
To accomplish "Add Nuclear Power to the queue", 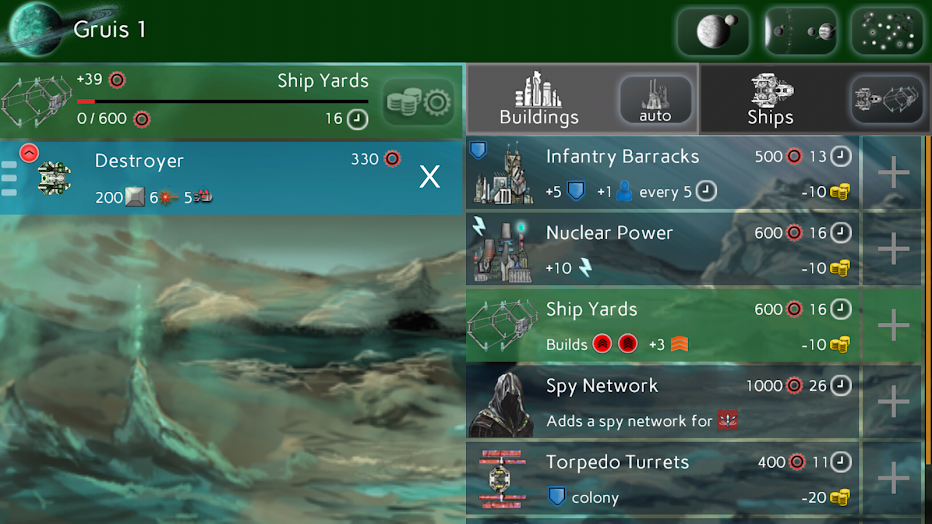I will tap(893, 249).
